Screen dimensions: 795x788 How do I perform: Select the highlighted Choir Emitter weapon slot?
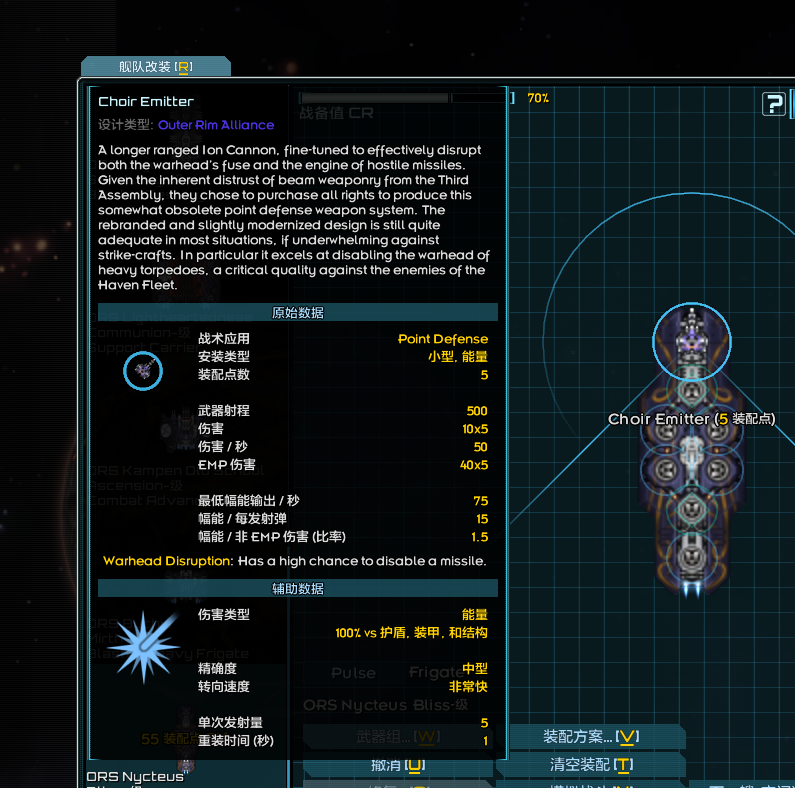pyautogui.click(x=692, y=342)
